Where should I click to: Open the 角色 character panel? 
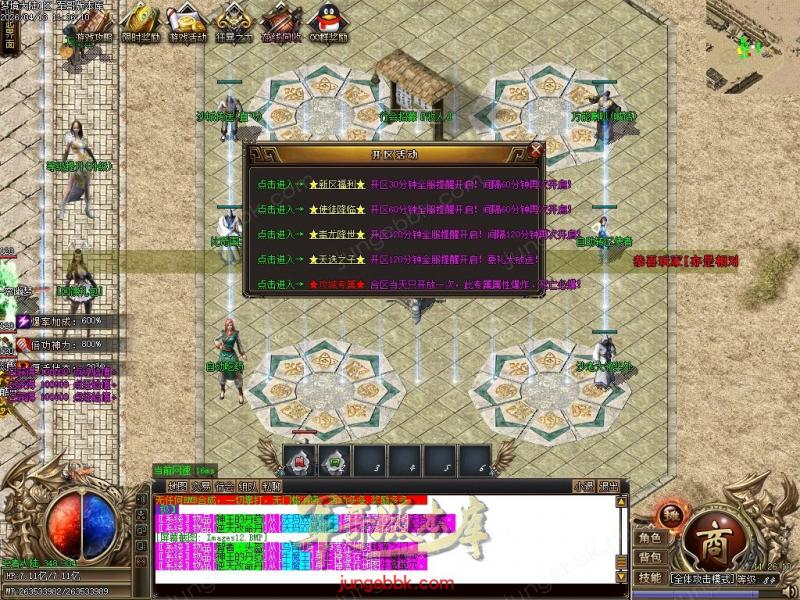coord(650,538)
